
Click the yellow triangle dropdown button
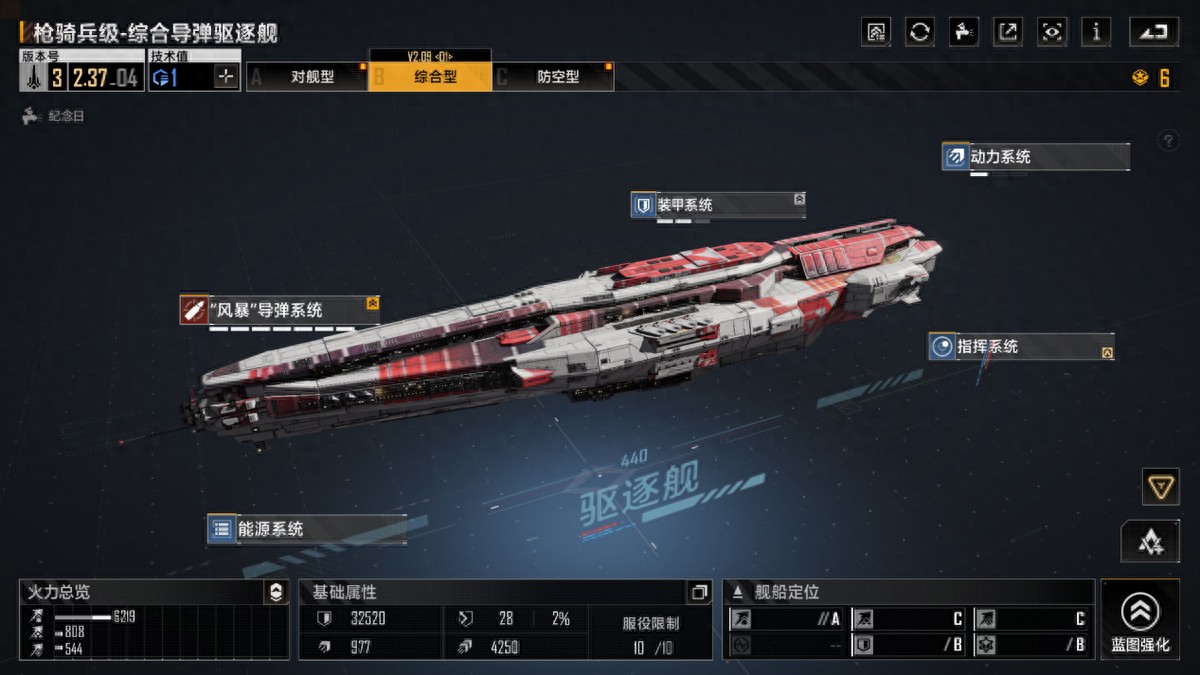(x=1160, y=487)
